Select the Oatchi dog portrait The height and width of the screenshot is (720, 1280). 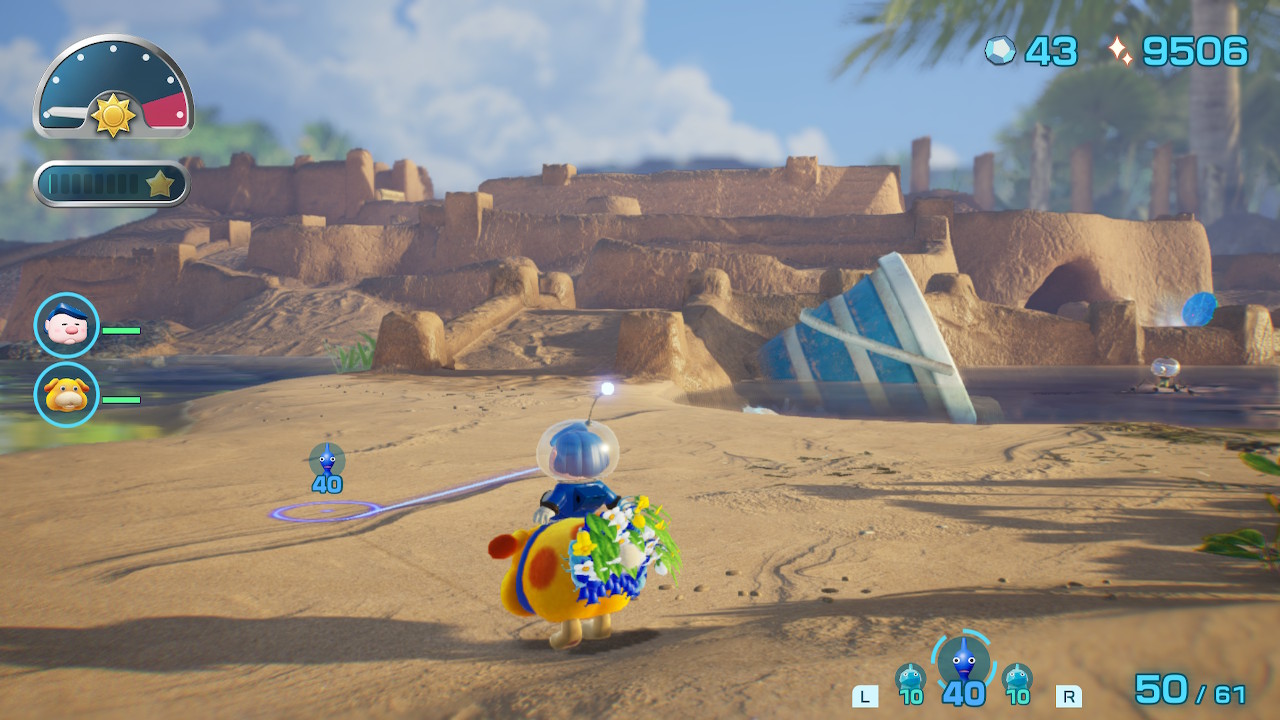click(x=67, y=395)
